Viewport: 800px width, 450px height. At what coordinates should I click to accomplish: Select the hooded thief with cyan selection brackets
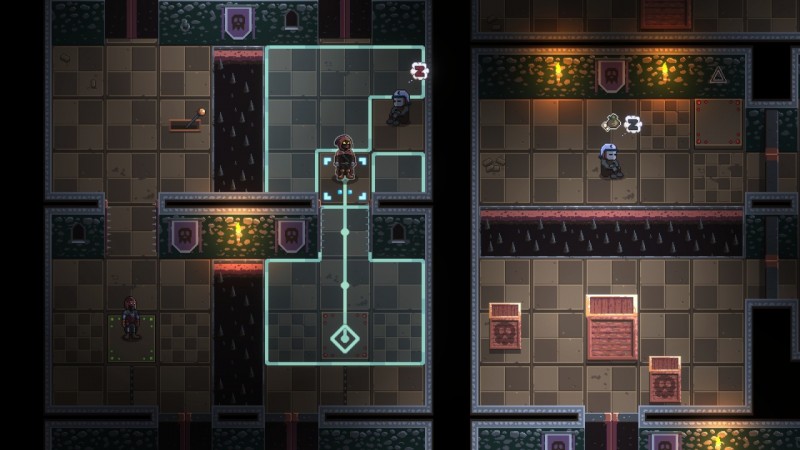click(x=344, y=160)
